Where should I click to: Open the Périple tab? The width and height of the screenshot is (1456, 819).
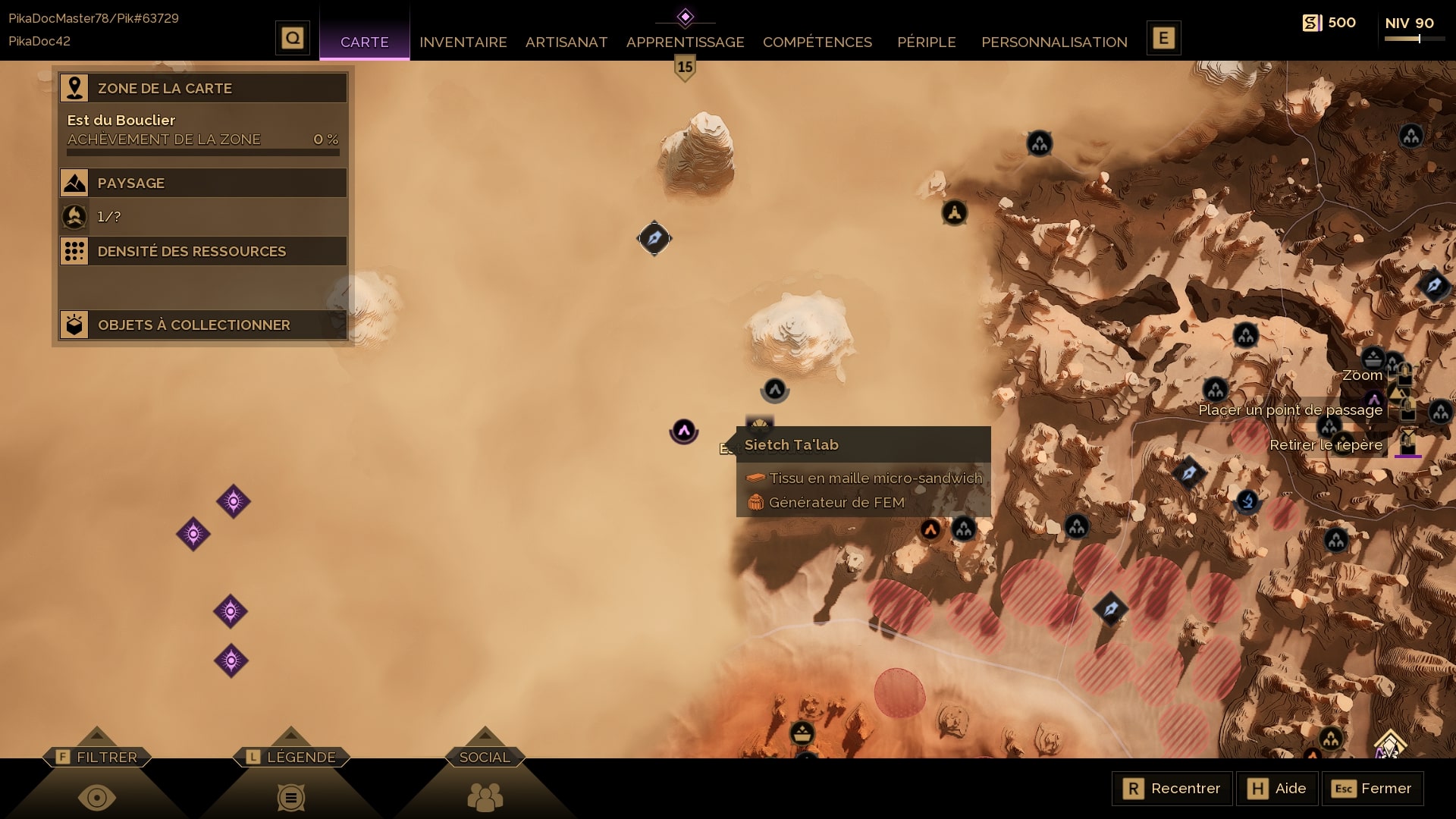(x=926, y=42)
